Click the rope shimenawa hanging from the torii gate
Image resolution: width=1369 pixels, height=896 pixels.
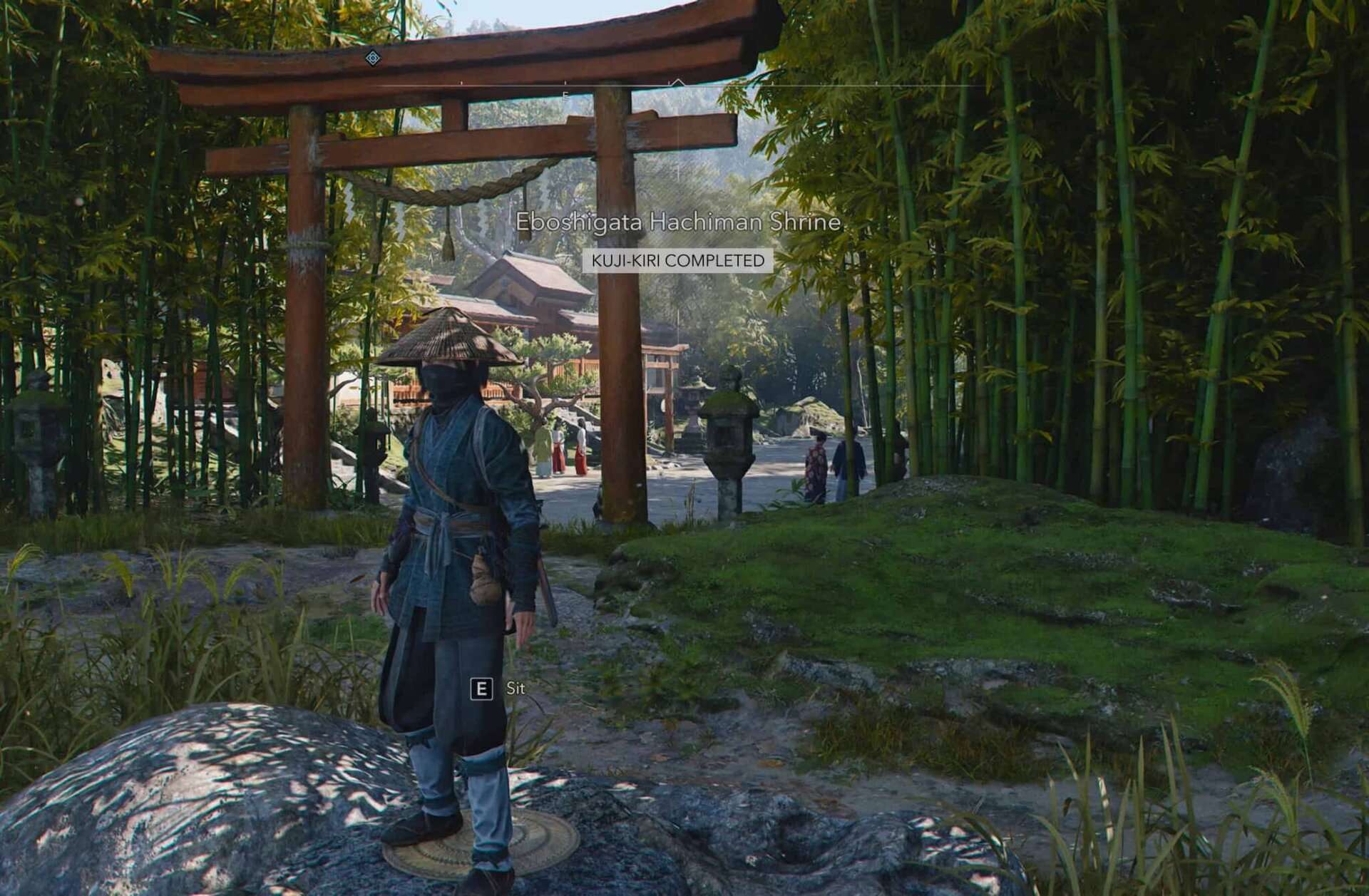click(x=471, y=192)
